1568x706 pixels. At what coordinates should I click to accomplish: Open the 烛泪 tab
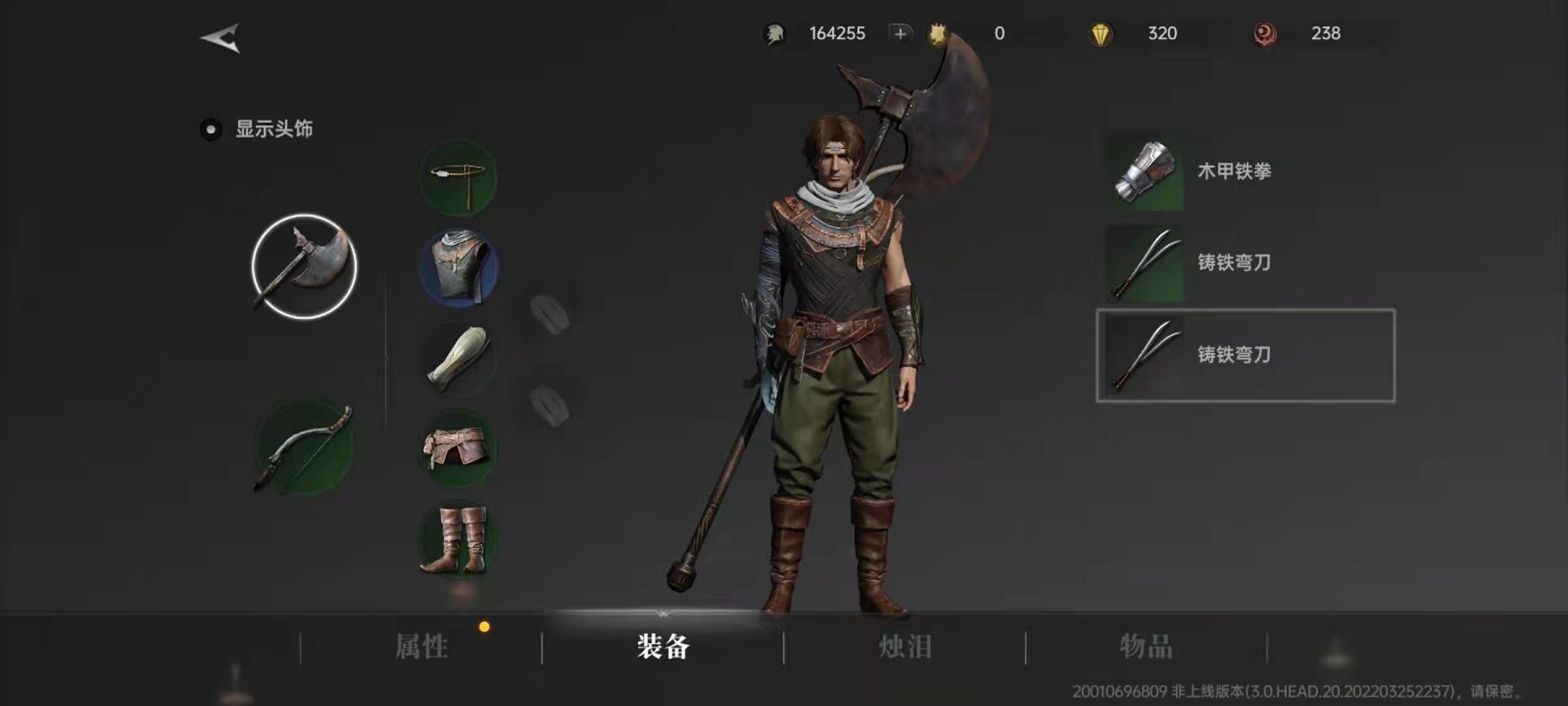[x=905, y=647]
